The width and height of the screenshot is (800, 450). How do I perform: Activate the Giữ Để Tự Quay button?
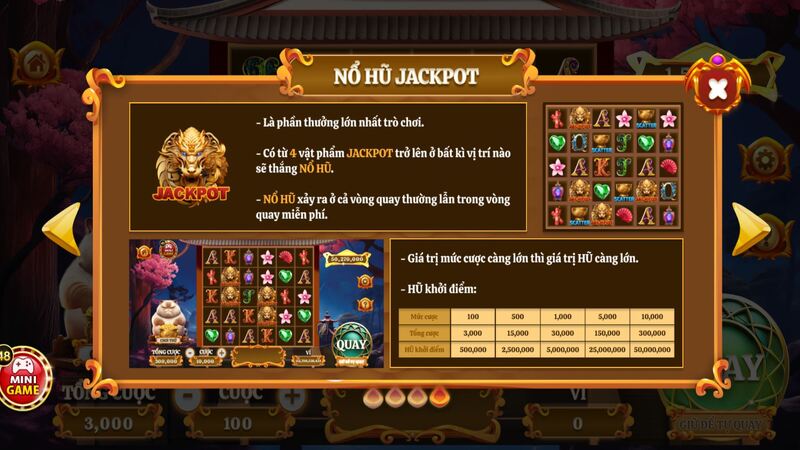click(720, 424)
